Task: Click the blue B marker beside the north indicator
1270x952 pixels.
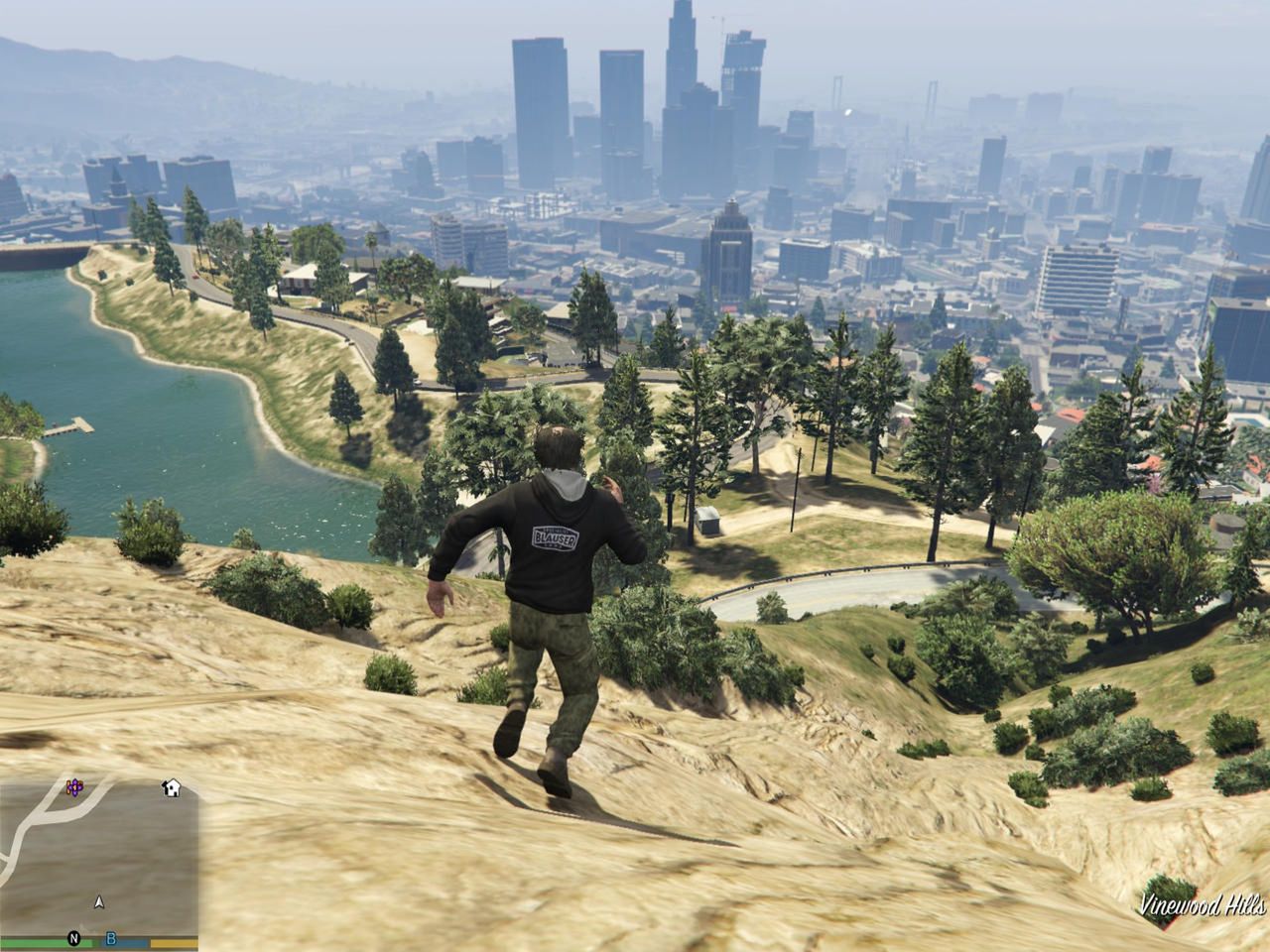Action: tap(110, 939)
